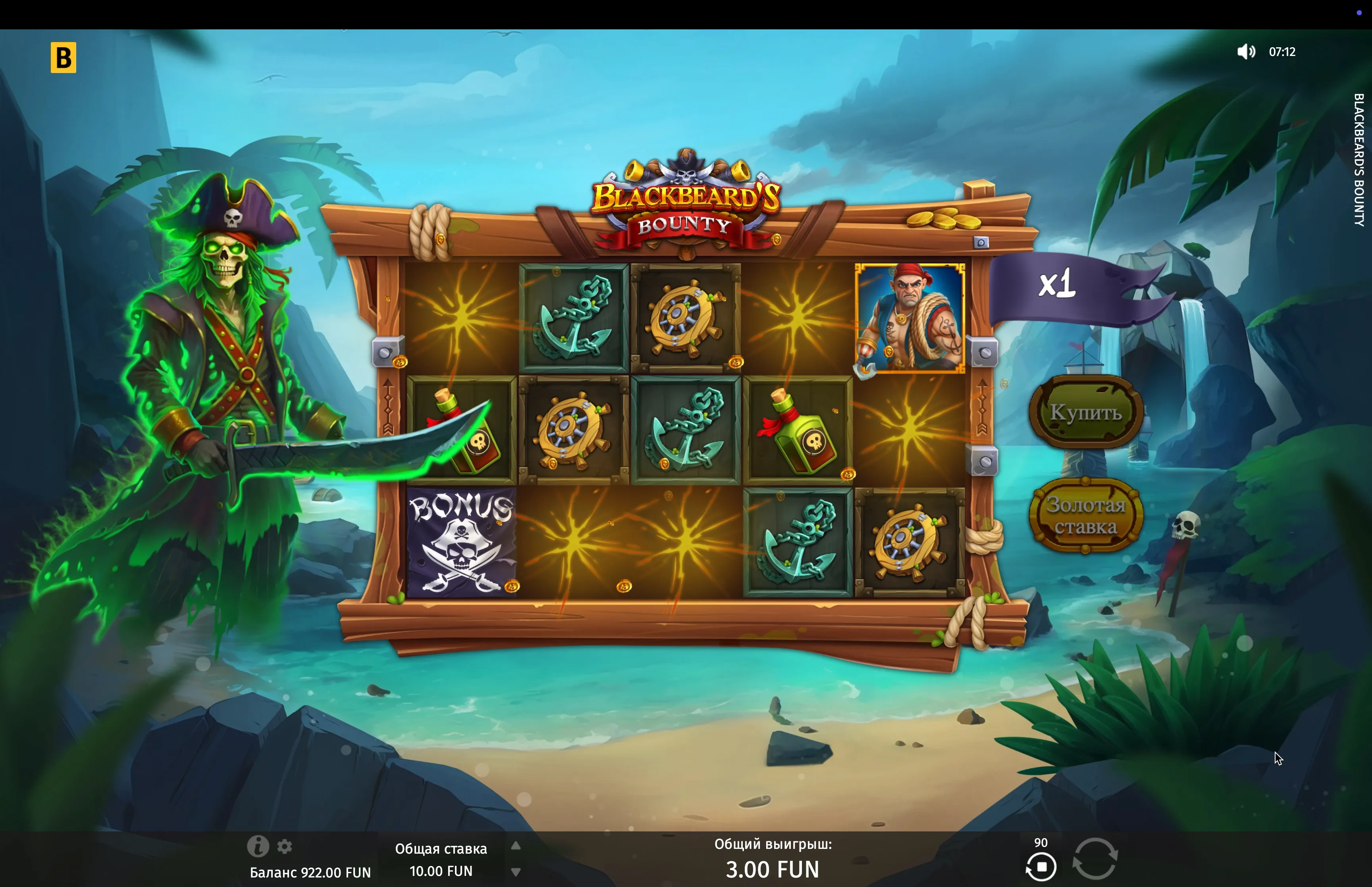The width and height of the screenshot is (1372, 887).
Task: Increase total bet with up arrow
Action: (x=516, y=846)
